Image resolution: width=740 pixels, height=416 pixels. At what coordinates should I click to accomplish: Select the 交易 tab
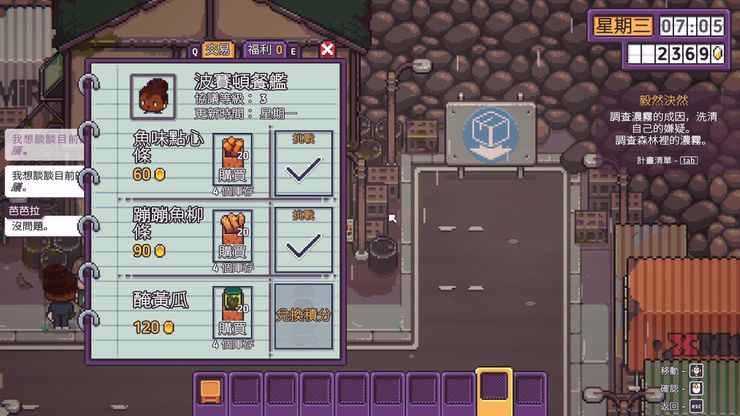point(217,49)
